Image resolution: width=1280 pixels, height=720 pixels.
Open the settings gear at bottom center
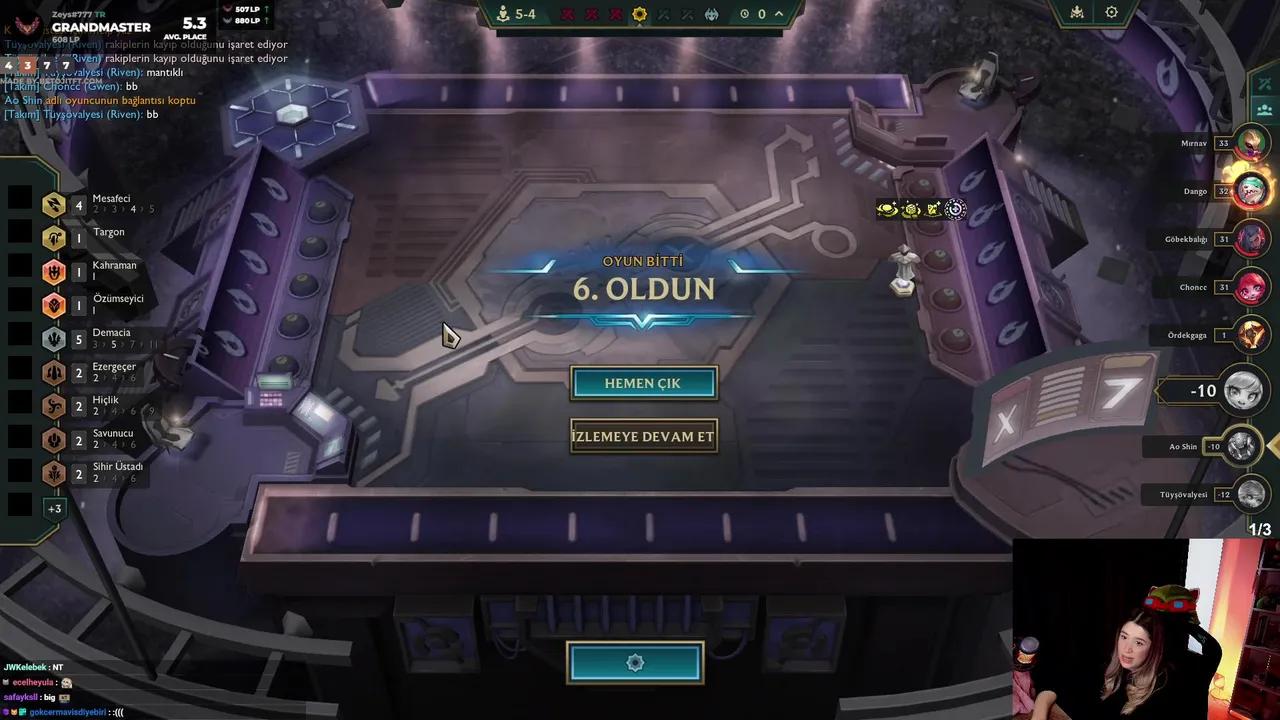(635, 662)
